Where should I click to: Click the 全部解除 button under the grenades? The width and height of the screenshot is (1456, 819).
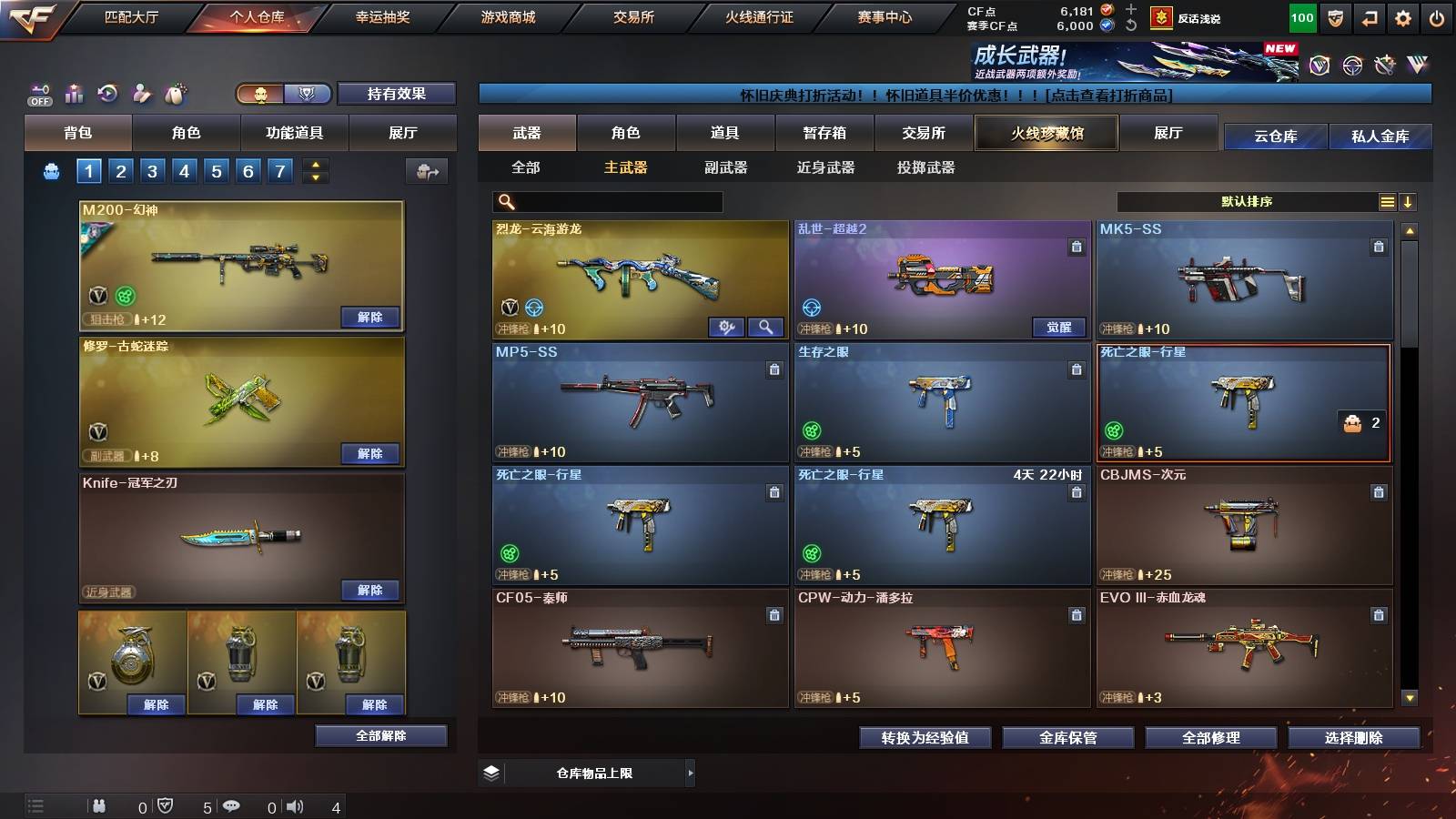click(x=379, y=734)
